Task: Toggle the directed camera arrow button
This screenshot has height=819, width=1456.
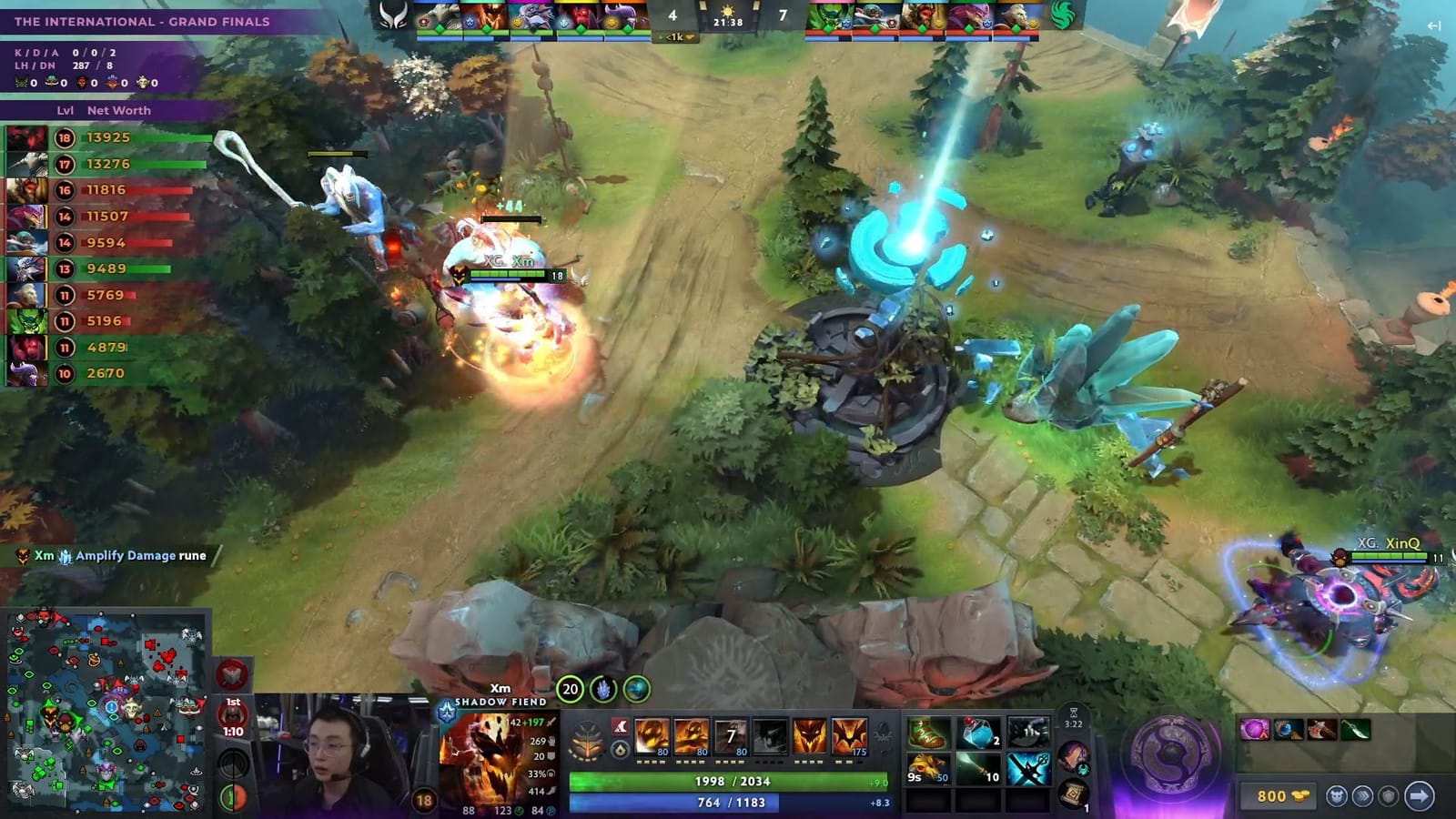Action: coord(1419,795)
